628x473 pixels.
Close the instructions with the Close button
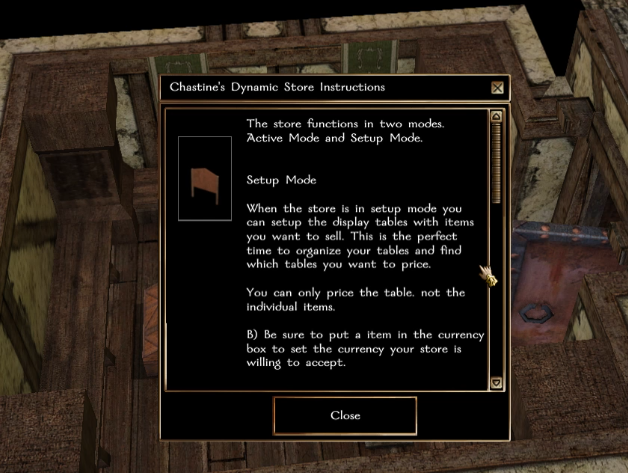pyautogui.click(x=345, y=415)
